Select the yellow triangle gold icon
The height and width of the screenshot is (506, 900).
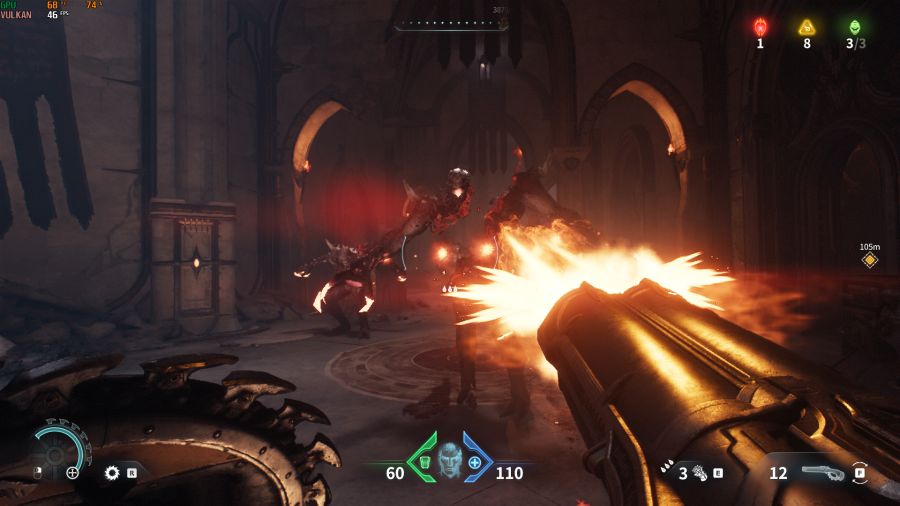807,27
